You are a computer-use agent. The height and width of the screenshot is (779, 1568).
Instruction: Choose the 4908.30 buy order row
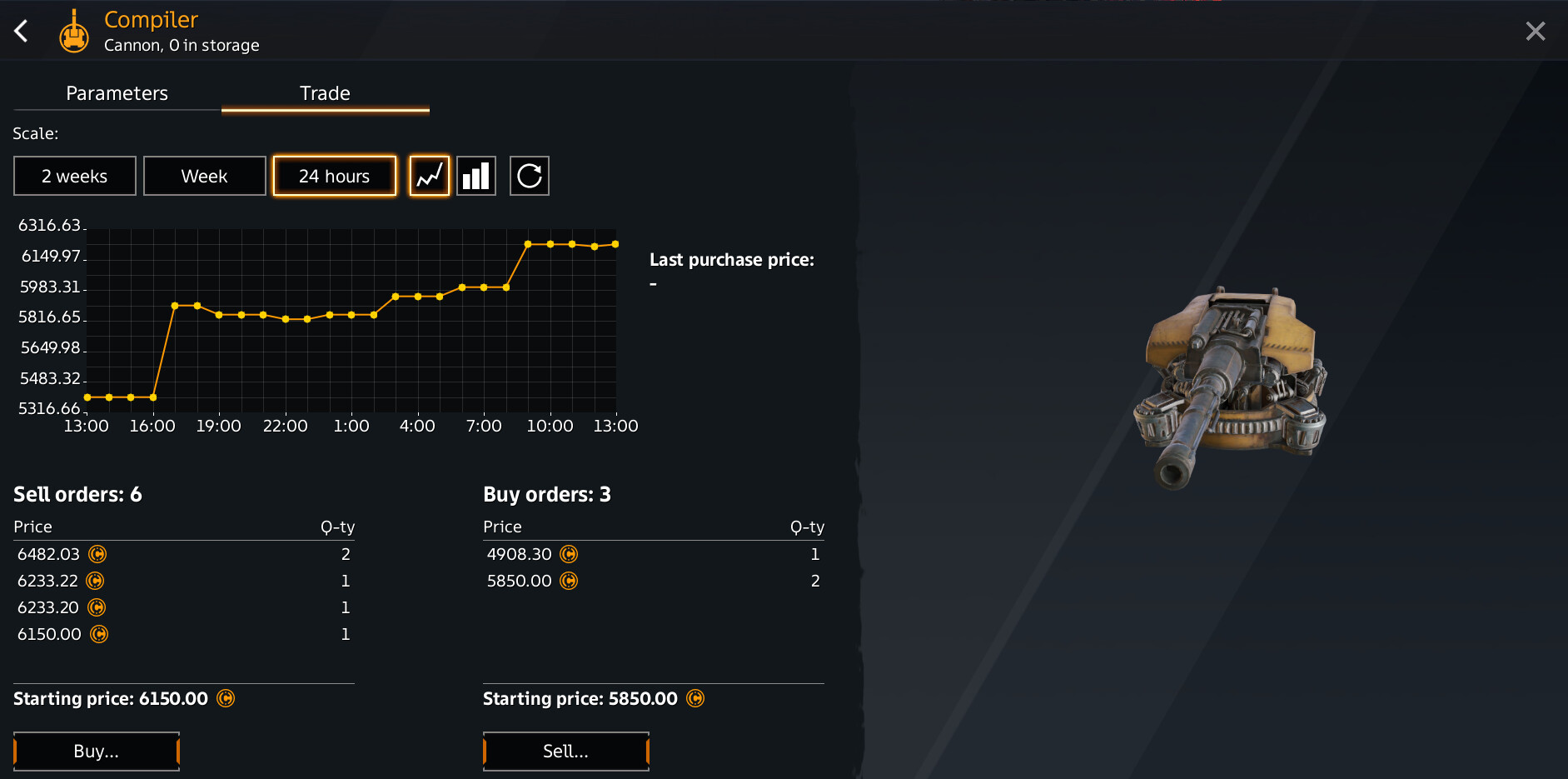tap(653, 554)
